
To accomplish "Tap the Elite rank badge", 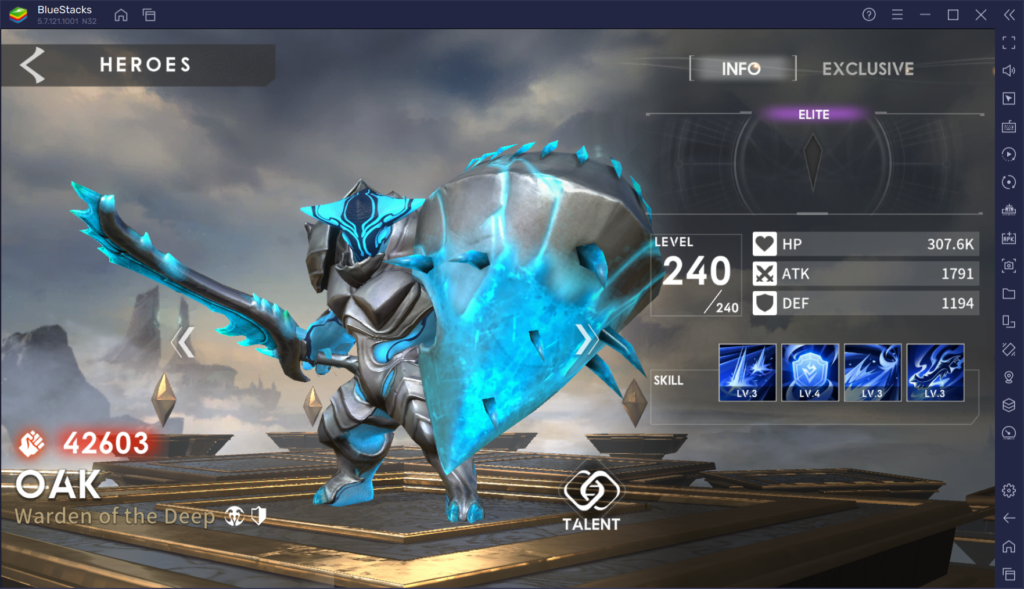I will tap(813, 115).
